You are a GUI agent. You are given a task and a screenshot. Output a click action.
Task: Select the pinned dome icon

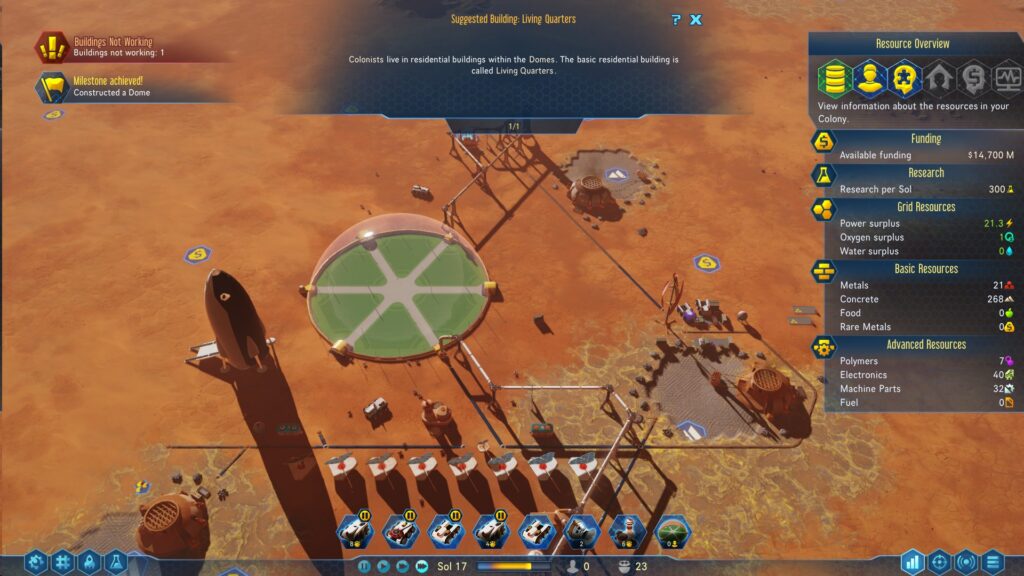click(x=673, y=531)
